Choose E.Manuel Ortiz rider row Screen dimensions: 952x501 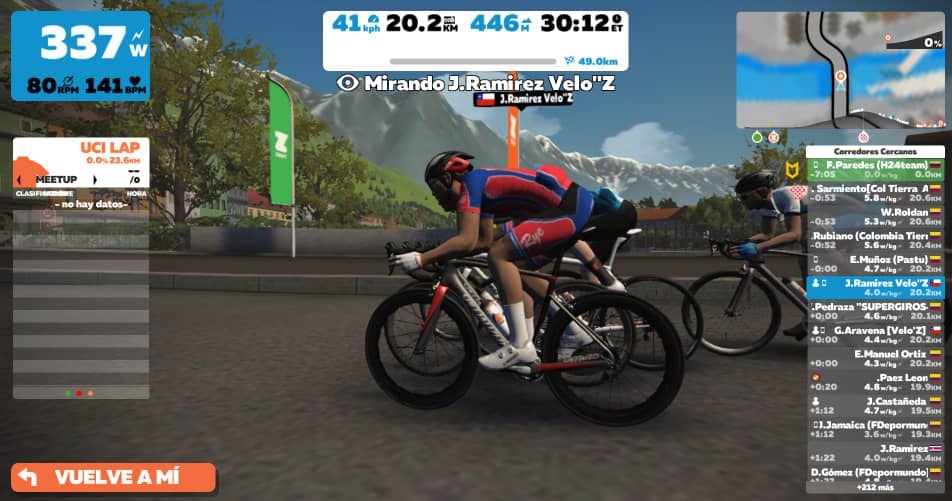[876, 358]
